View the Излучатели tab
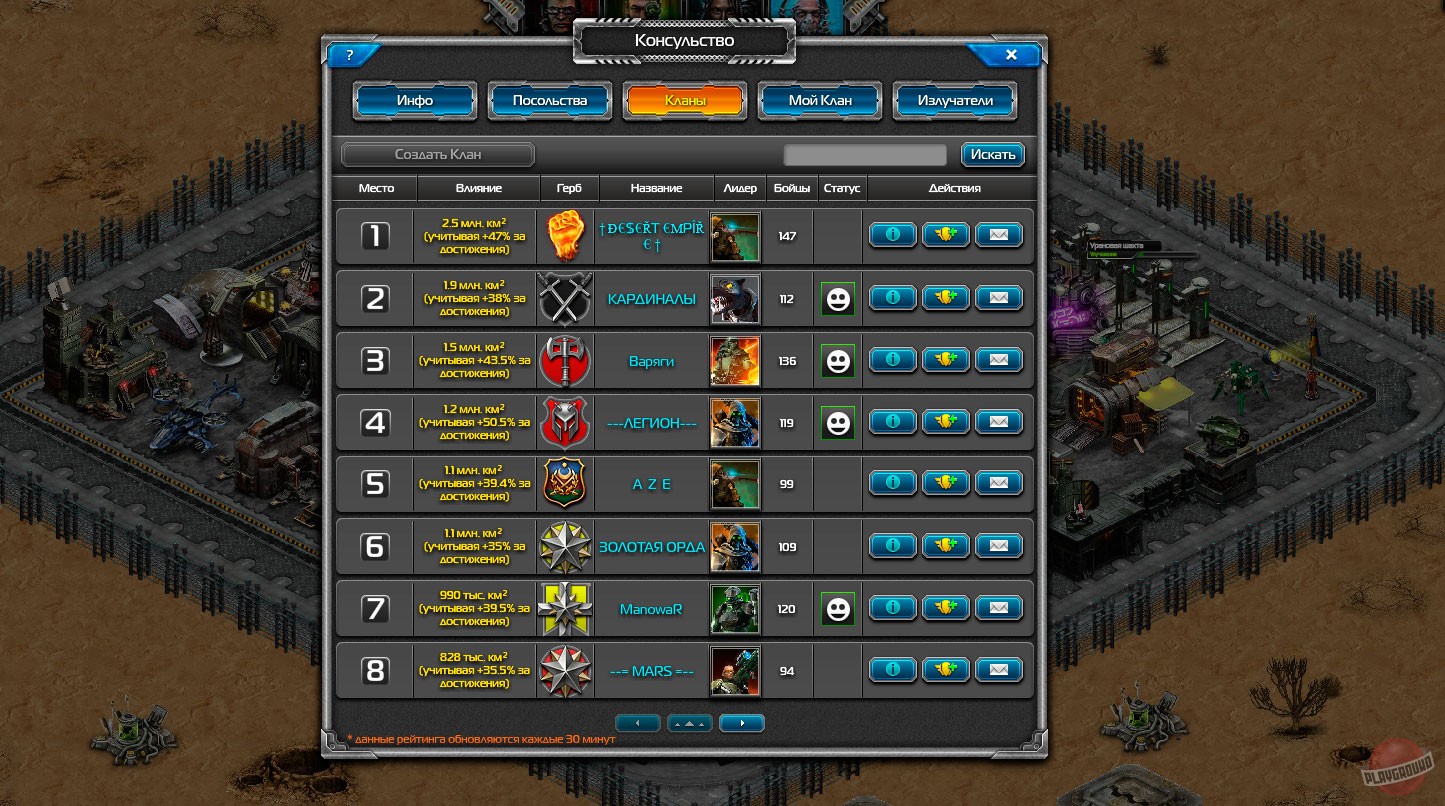Screen dimensions: 1445x806 [954, 100]
